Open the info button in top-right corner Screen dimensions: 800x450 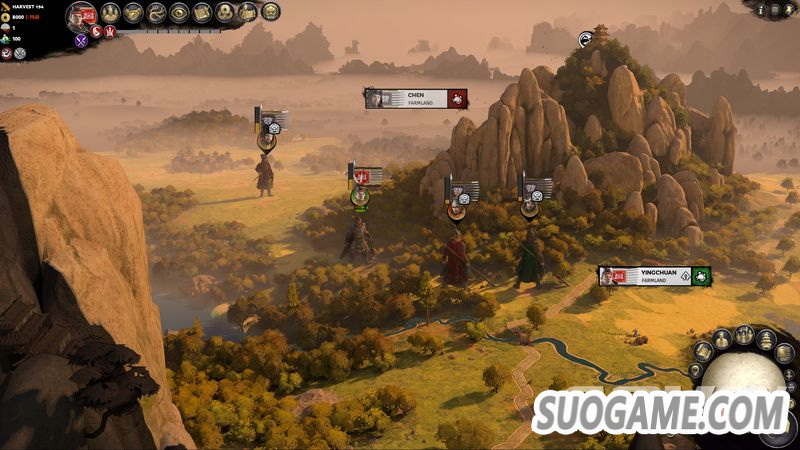[761, 10]
